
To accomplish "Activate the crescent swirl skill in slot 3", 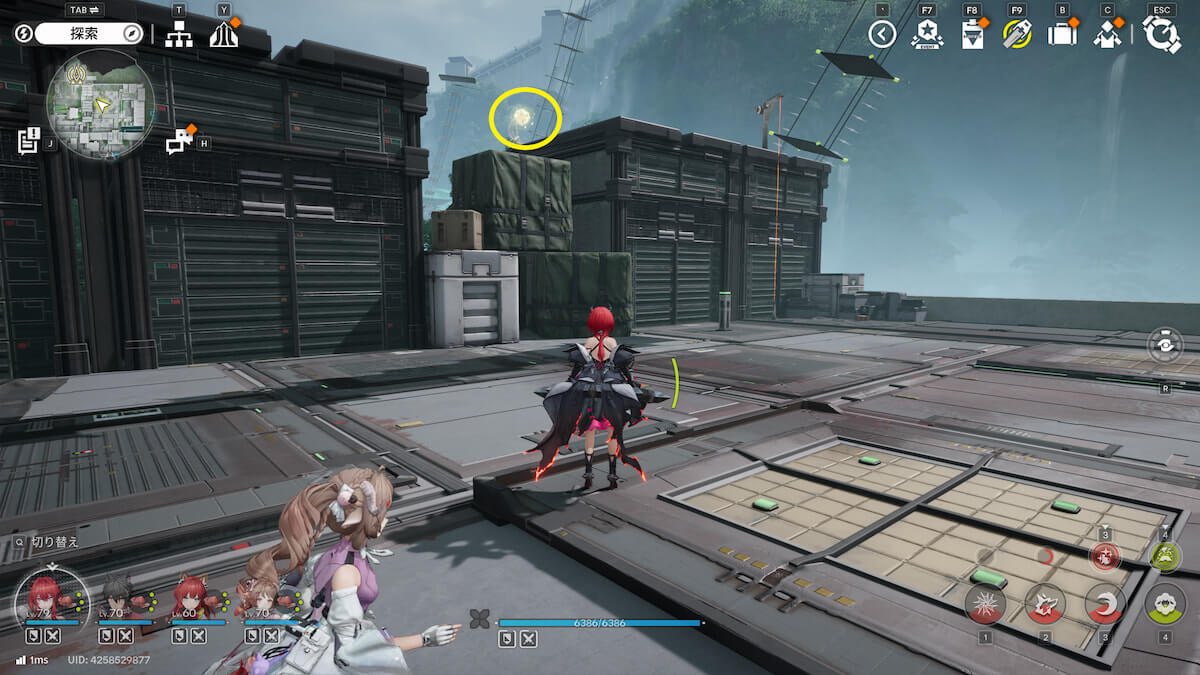I will (1105, 603).
